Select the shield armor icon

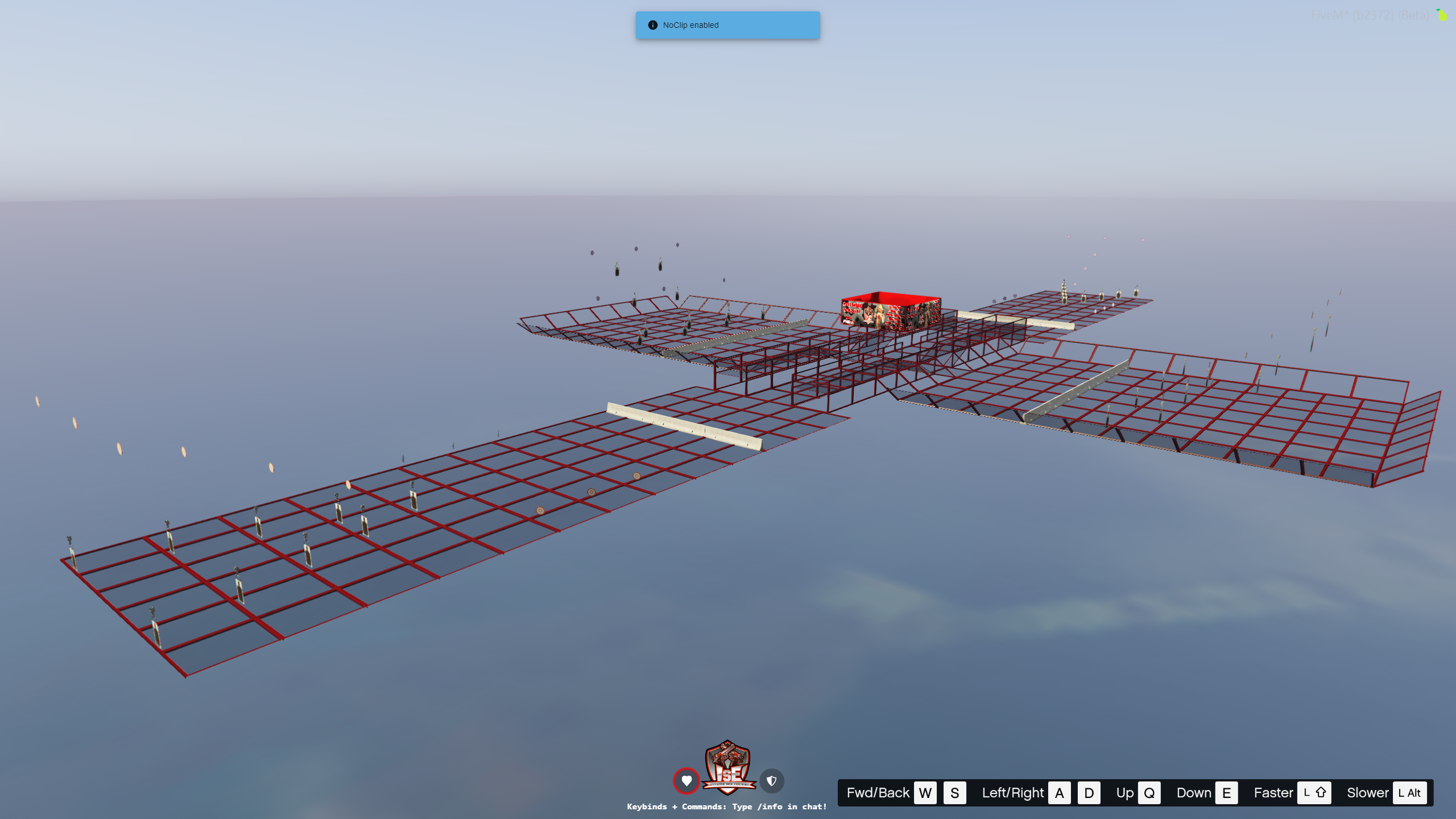[x=772, y=781]
